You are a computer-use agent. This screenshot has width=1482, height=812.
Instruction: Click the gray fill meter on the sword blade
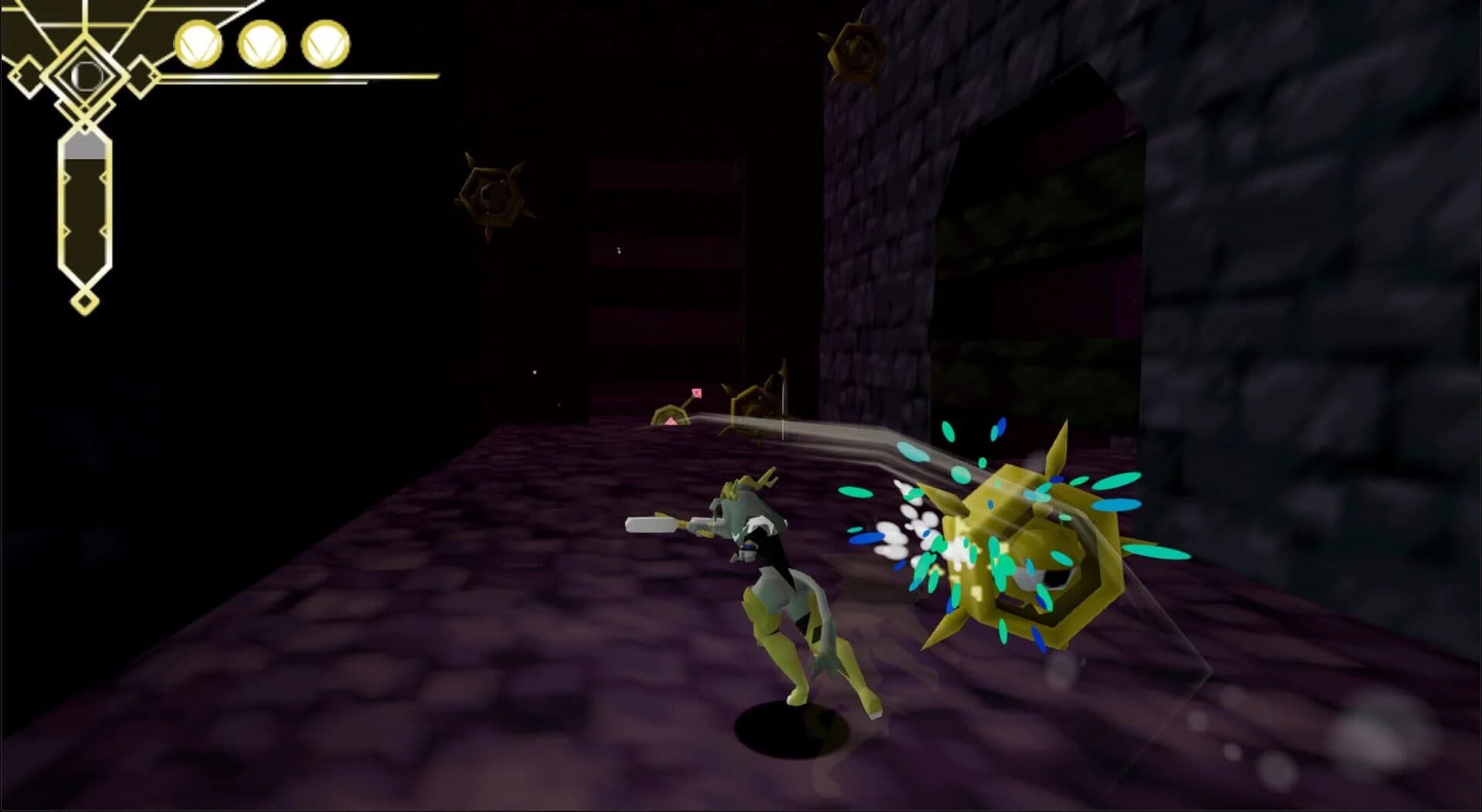click(83, 145)
